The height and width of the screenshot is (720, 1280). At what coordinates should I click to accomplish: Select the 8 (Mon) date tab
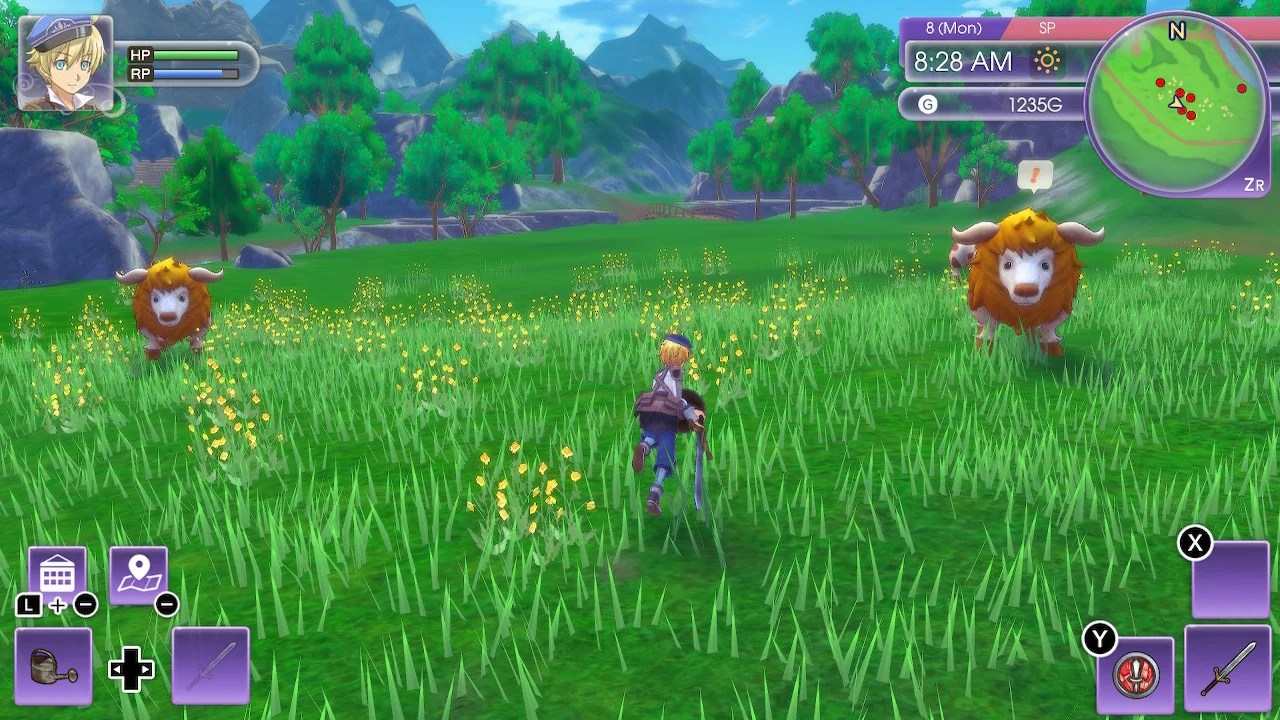(x=952, y=28)
